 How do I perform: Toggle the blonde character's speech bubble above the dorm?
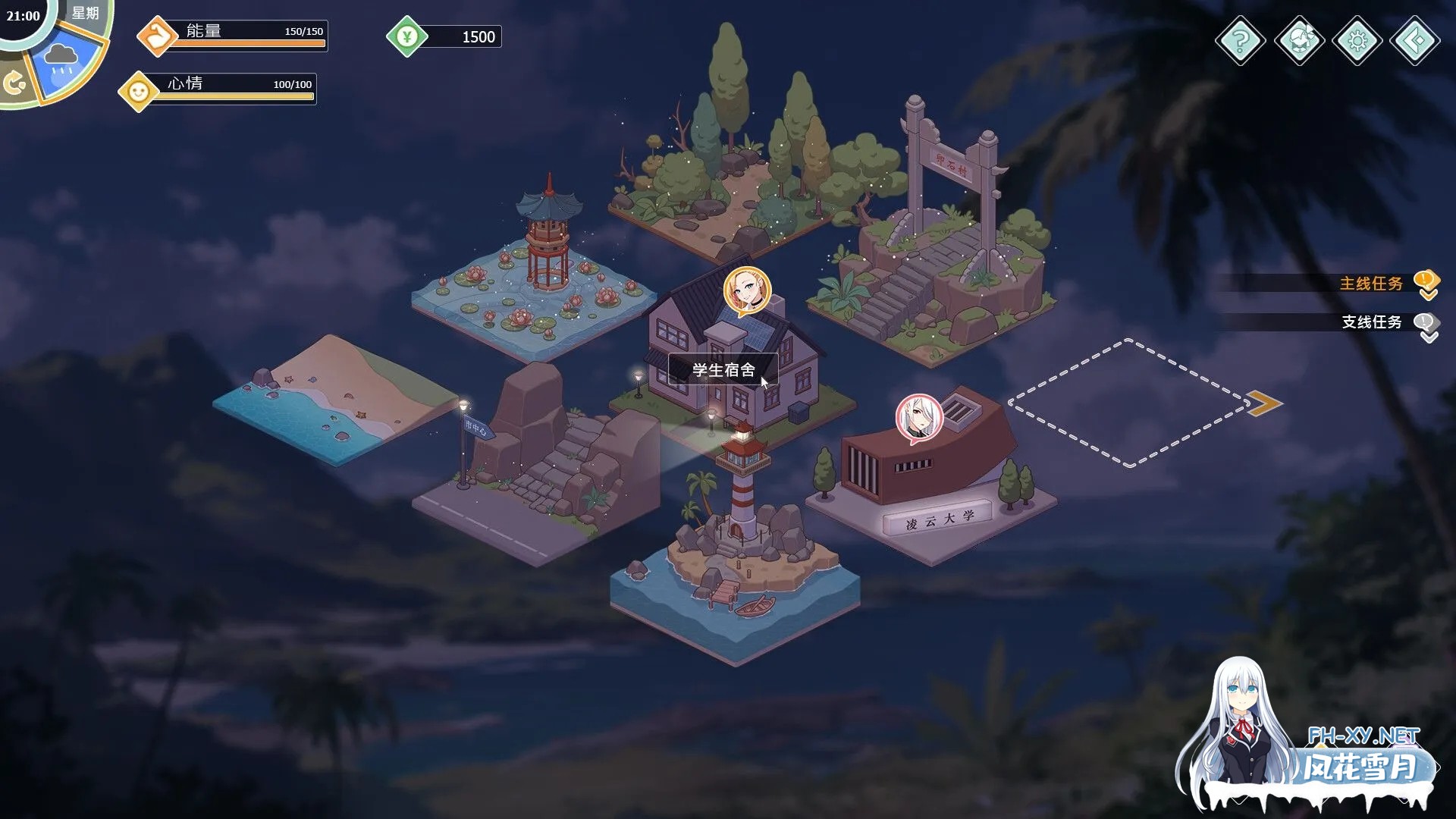point(745,290)
